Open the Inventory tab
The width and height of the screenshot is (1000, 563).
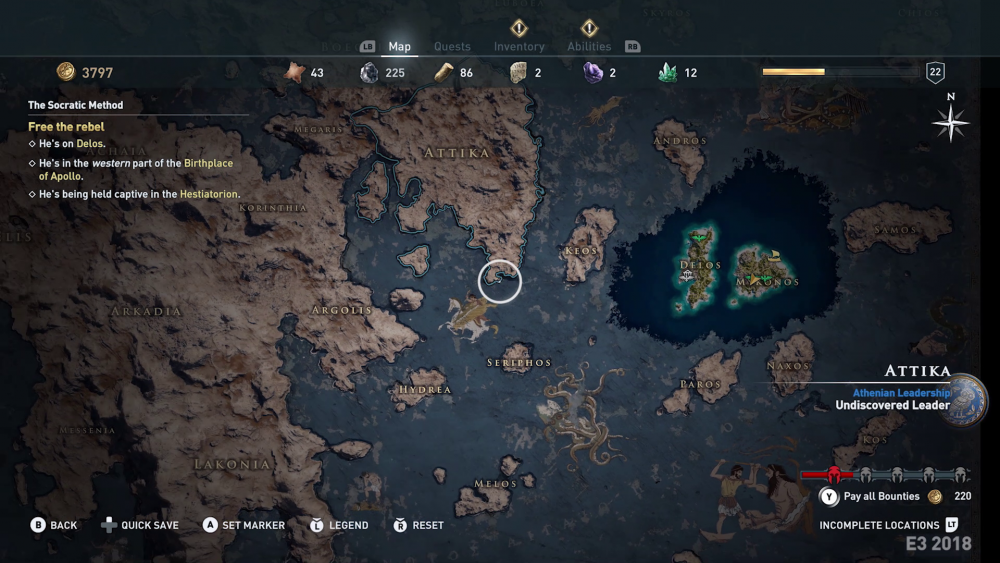pyautogui.click(x=519, y=47)
